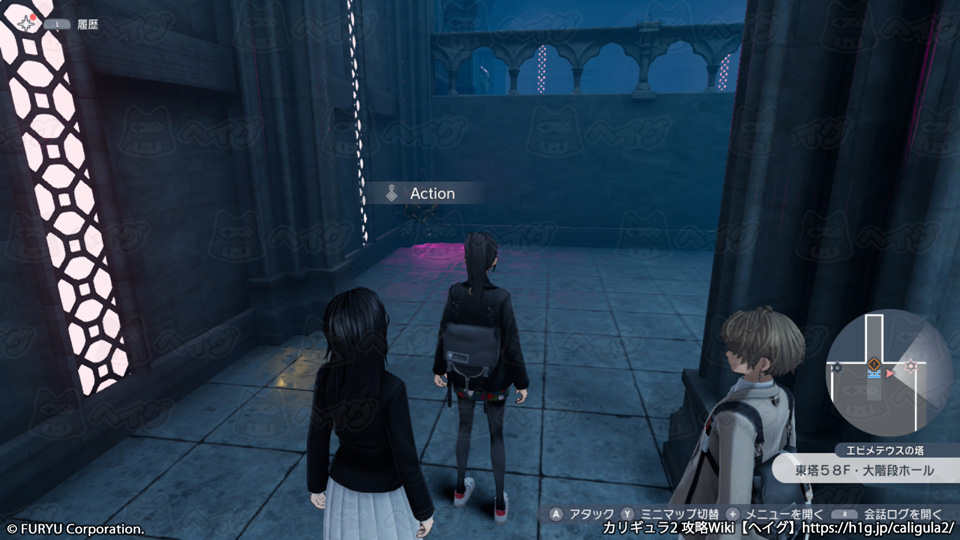Click the orange diamond marker on the minimap

pyautogui.click(x=874, y=363)
